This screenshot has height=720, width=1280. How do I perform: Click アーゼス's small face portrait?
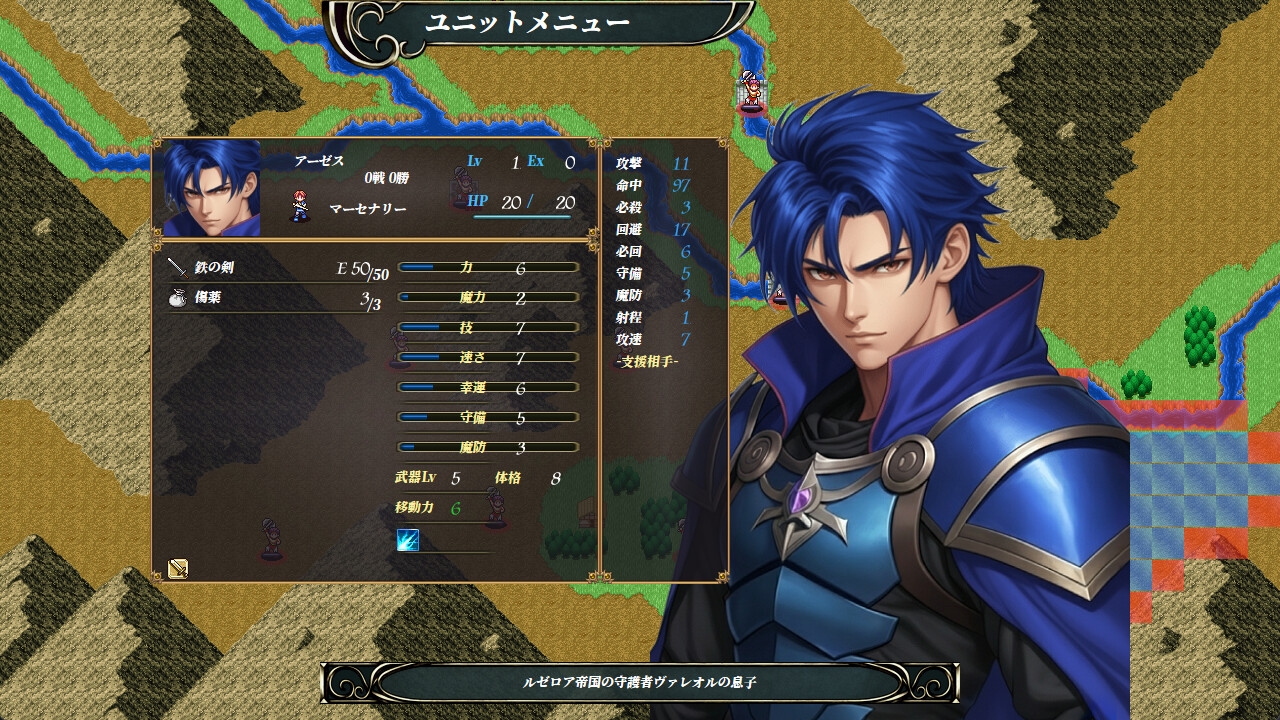(x=212, y=188)
